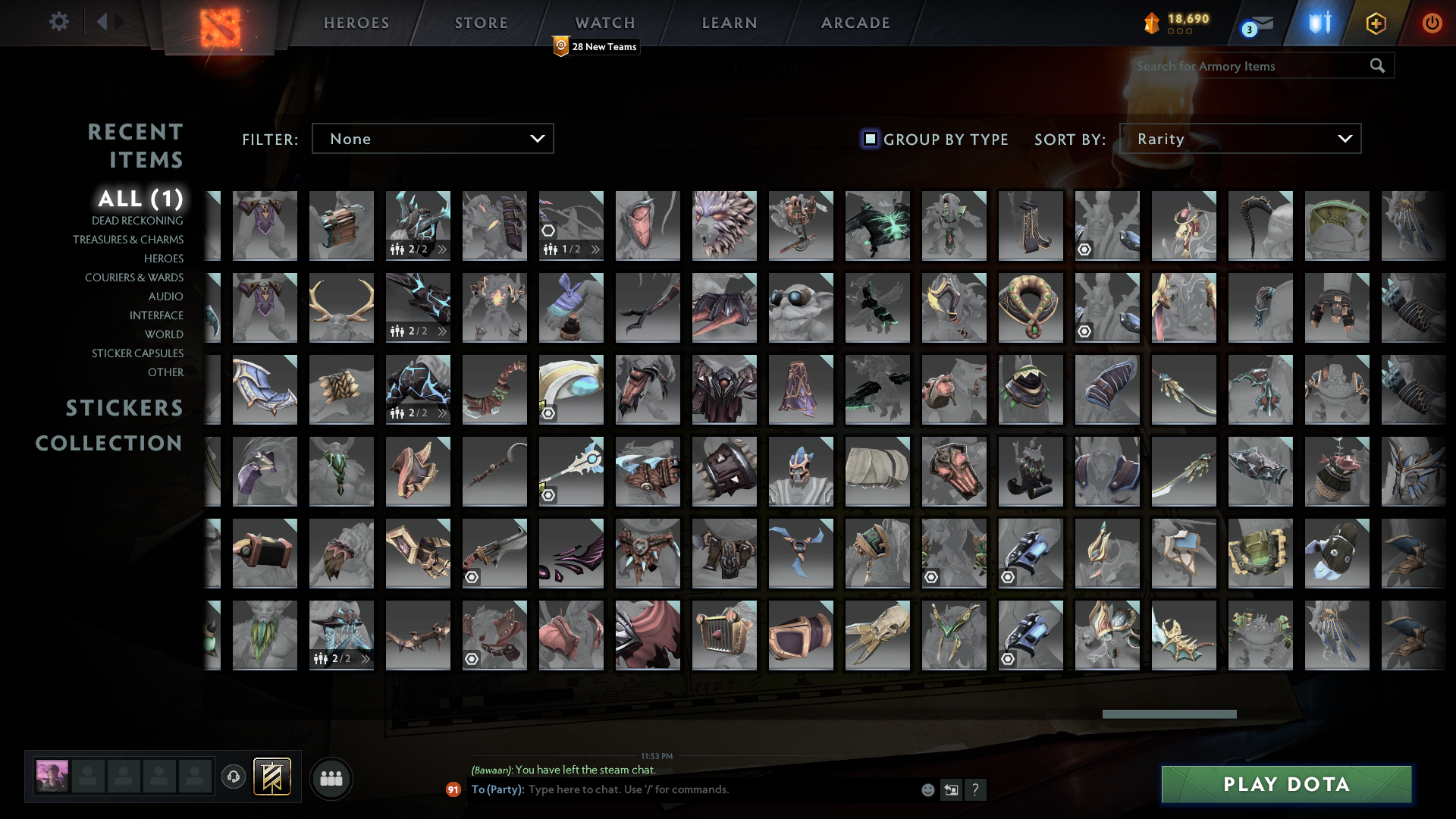The image size is (1456, 819).
Task: Open the SORT BY Rarity dropdown
Action: 1239,138
